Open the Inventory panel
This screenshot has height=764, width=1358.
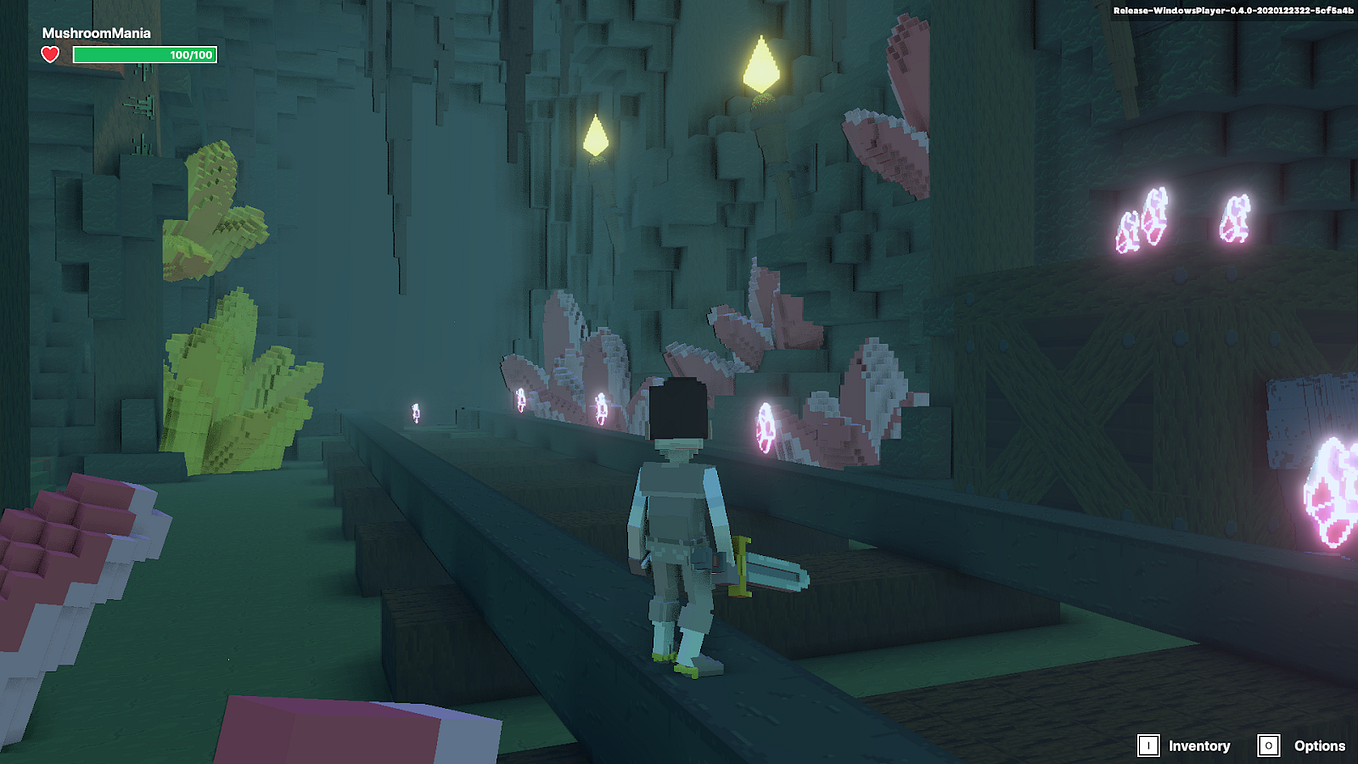pos(1185,746)
